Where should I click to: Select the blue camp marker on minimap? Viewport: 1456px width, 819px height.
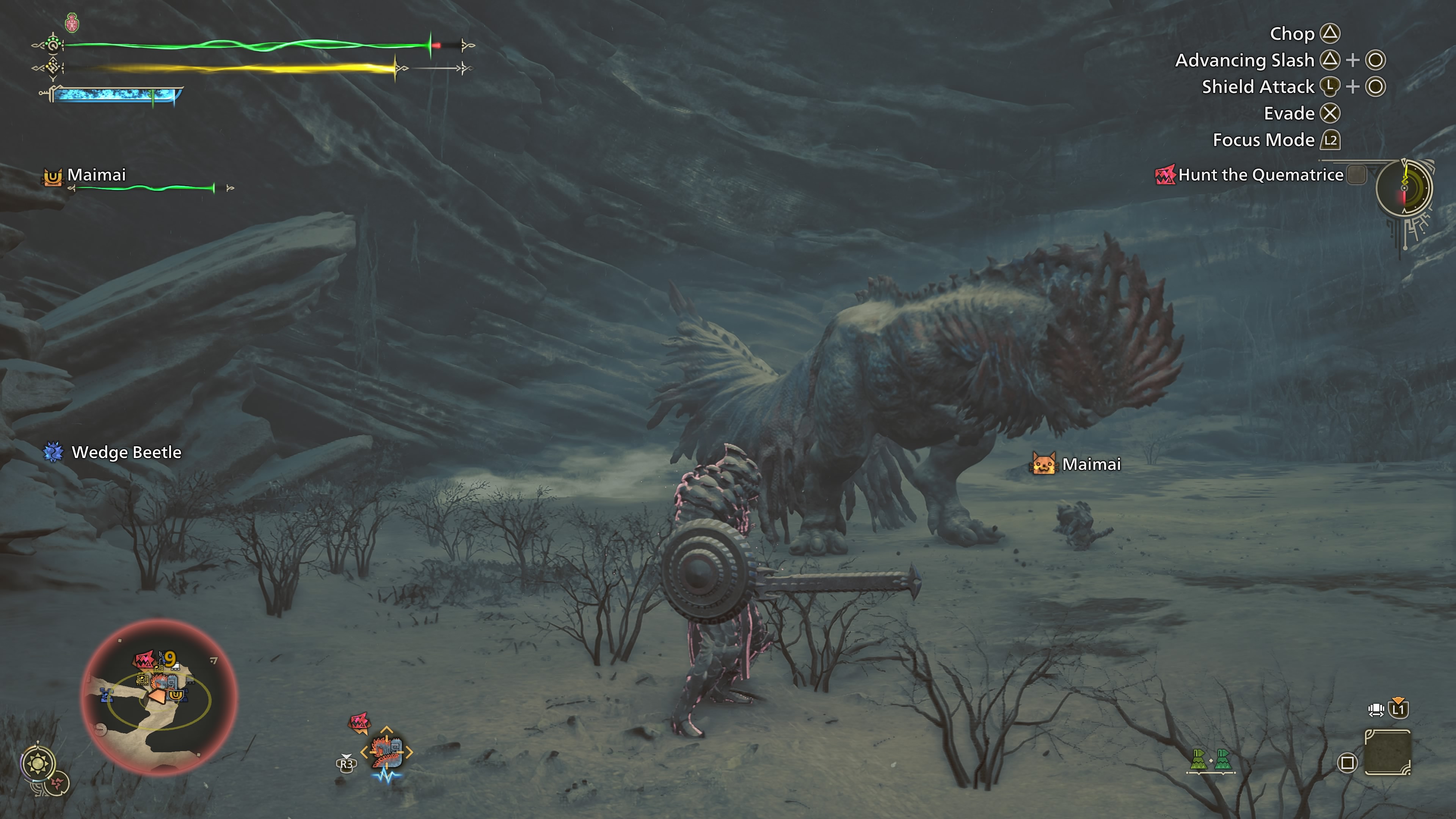coord(106,694)
